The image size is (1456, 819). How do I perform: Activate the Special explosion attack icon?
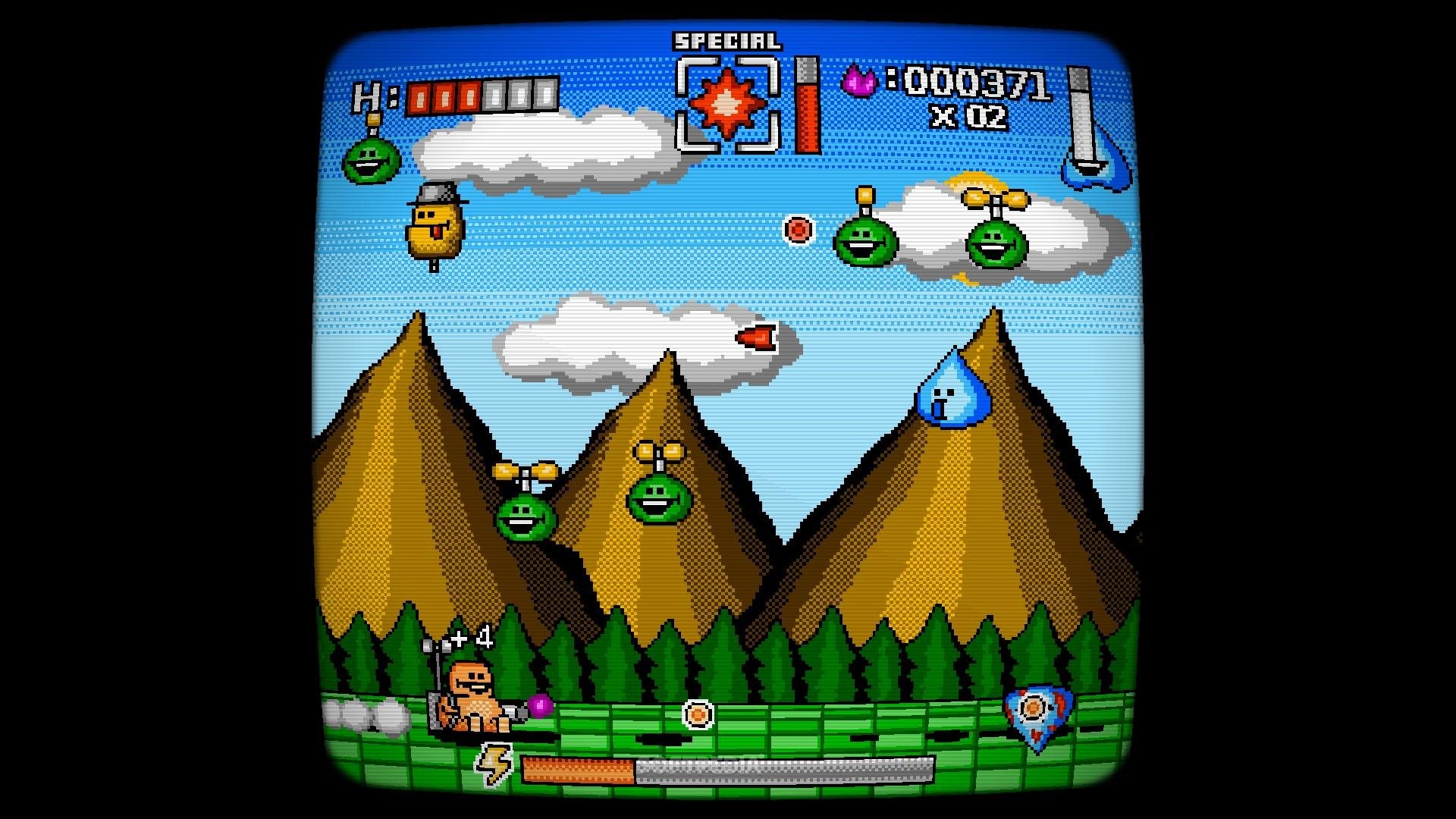[x=727, y=105]
